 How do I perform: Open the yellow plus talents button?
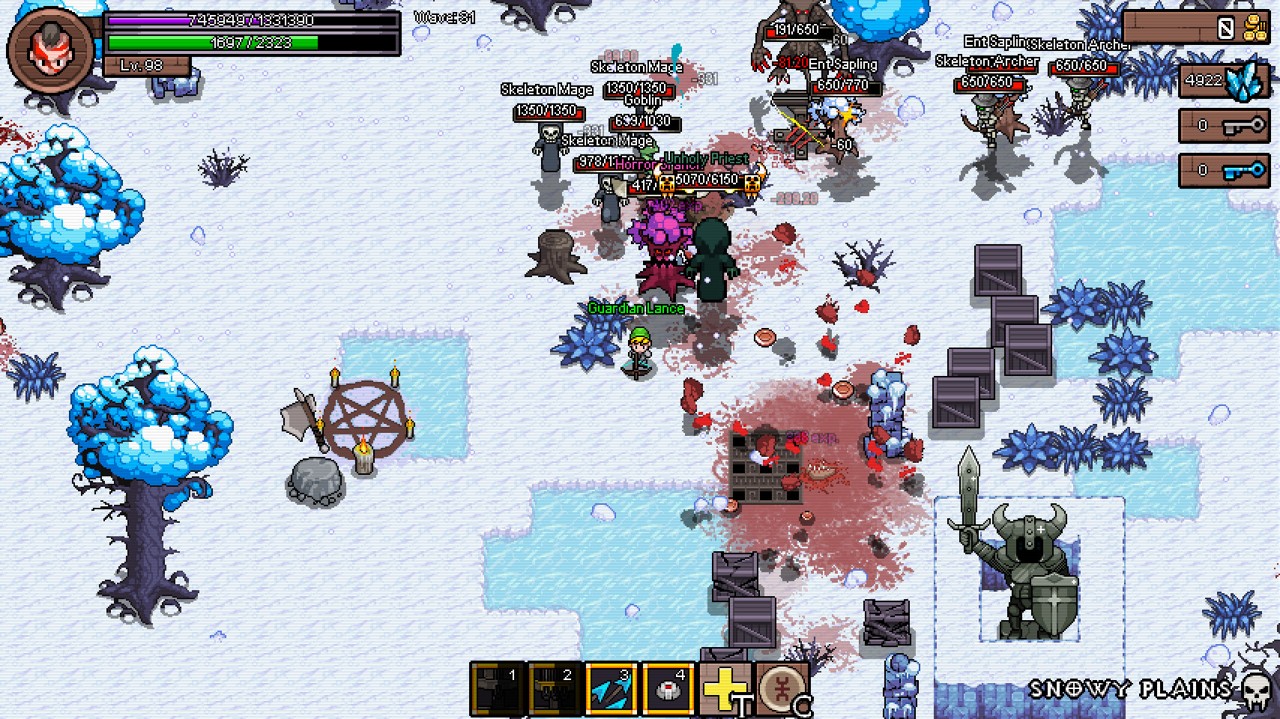(723, 688)
